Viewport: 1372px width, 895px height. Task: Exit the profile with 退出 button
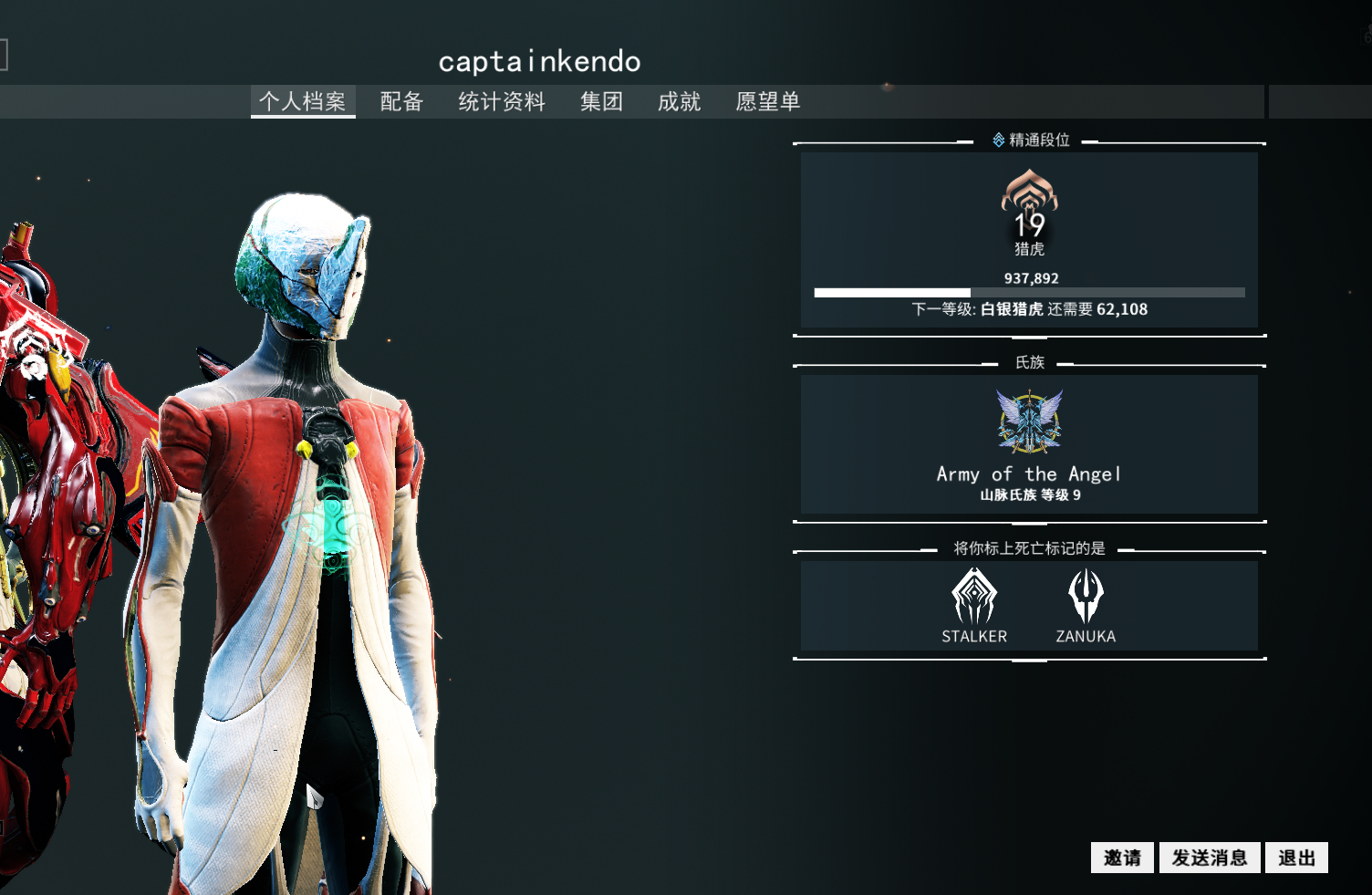coord(1296,858)
